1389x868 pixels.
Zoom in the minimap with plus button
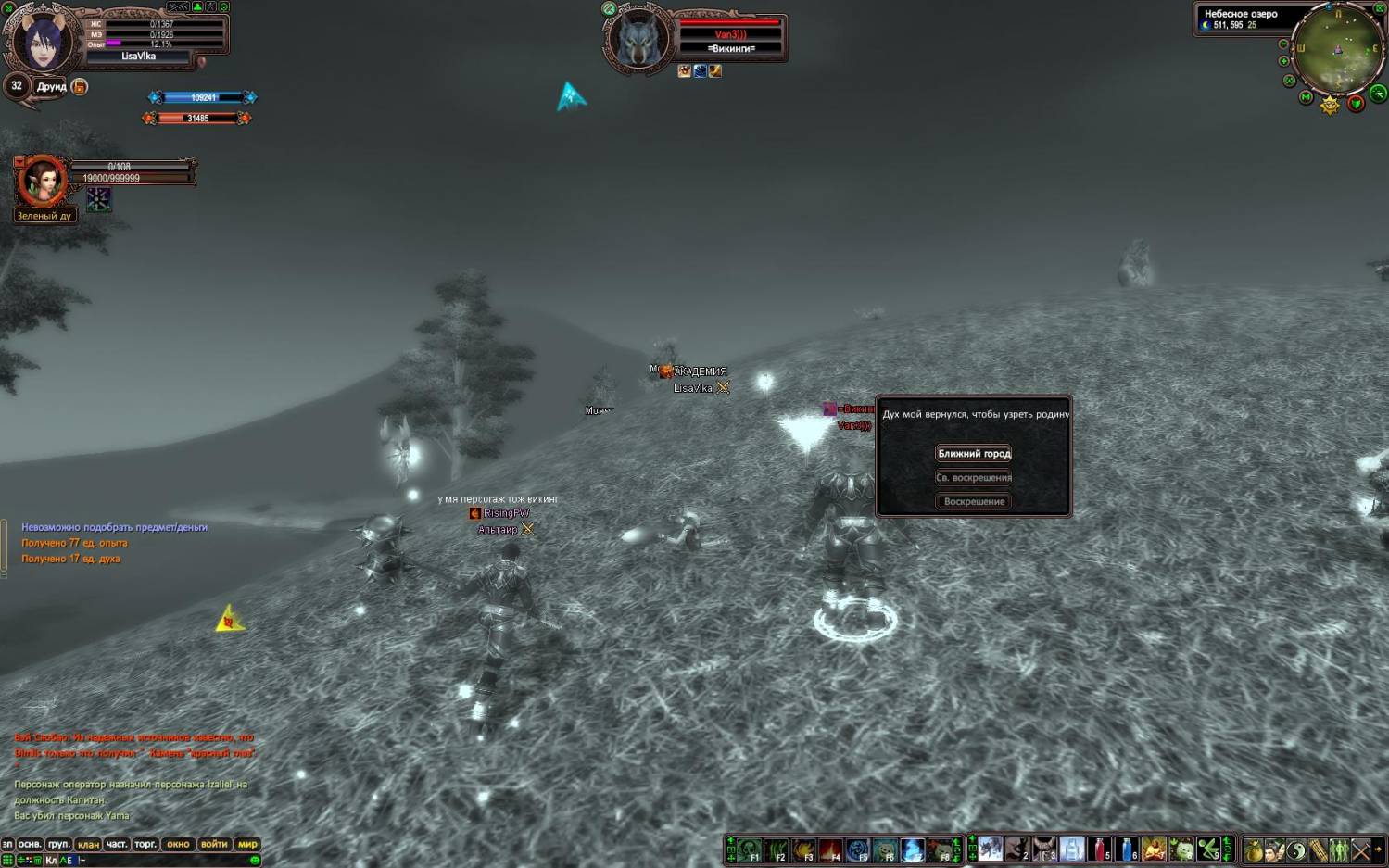pos(1283,62)
